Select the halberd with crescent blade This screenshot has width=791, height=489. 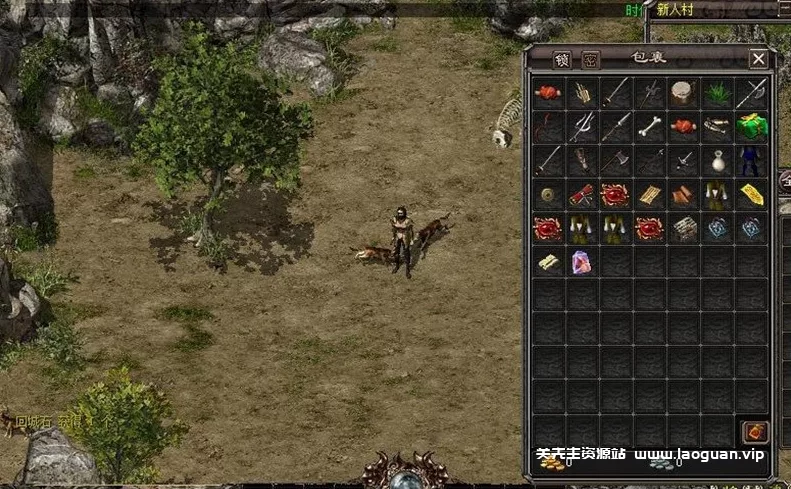click(751, 94)
